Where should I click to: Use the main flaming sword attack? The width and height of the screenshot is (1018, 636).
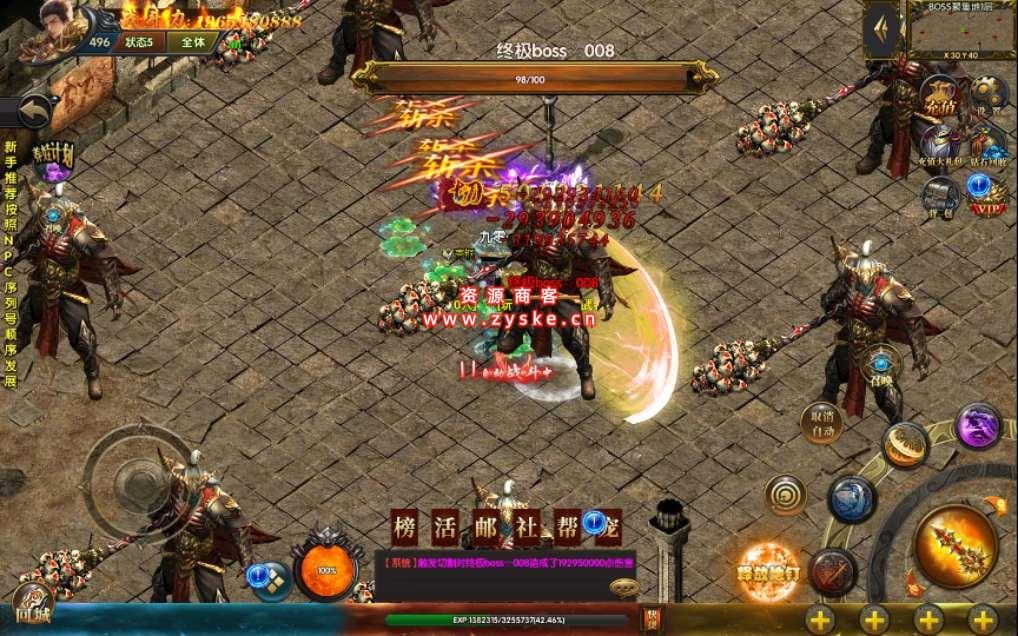point(956,546)
